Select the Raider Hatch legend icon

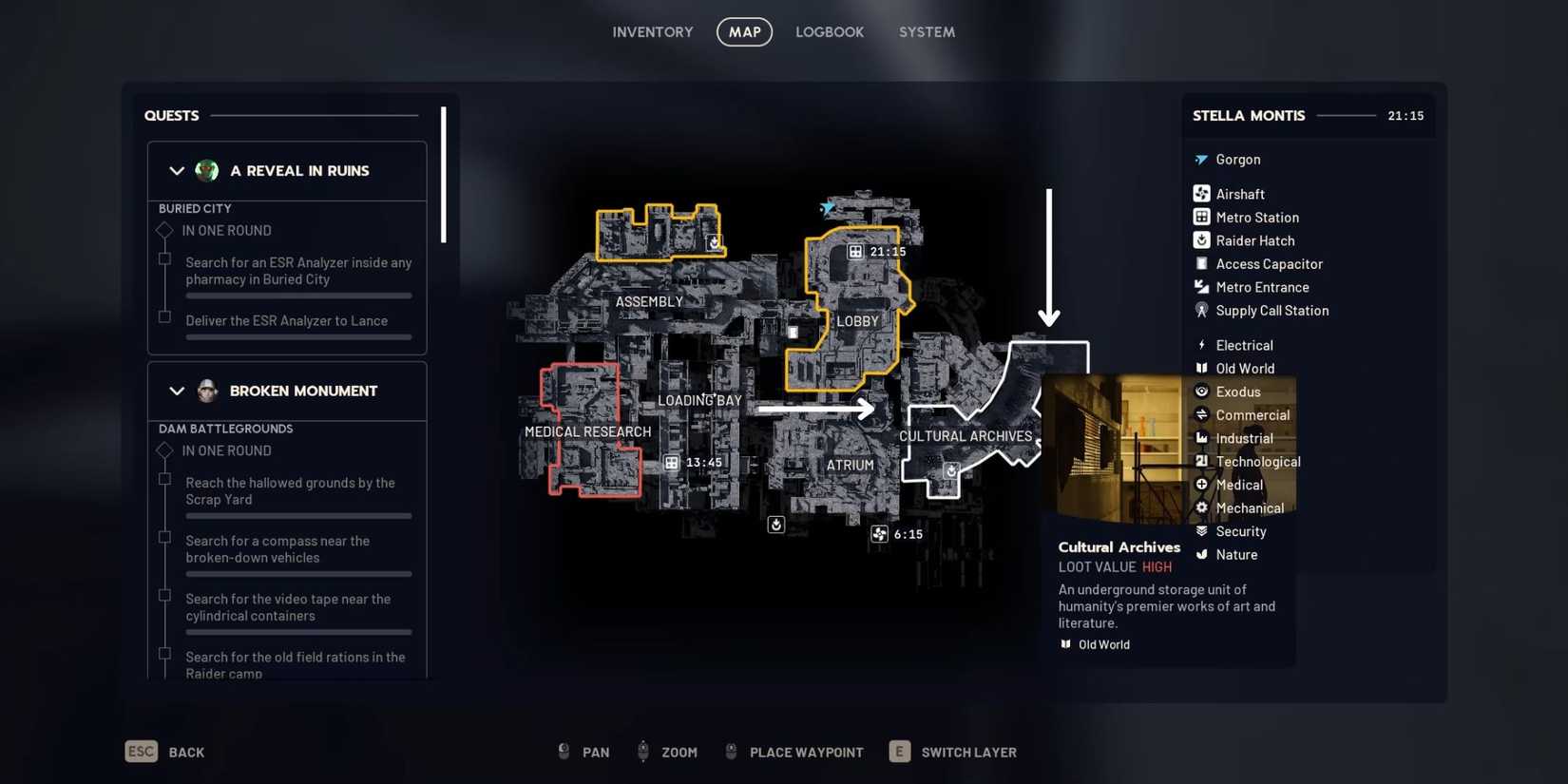pyautogui.click(x=1201, y=240)
